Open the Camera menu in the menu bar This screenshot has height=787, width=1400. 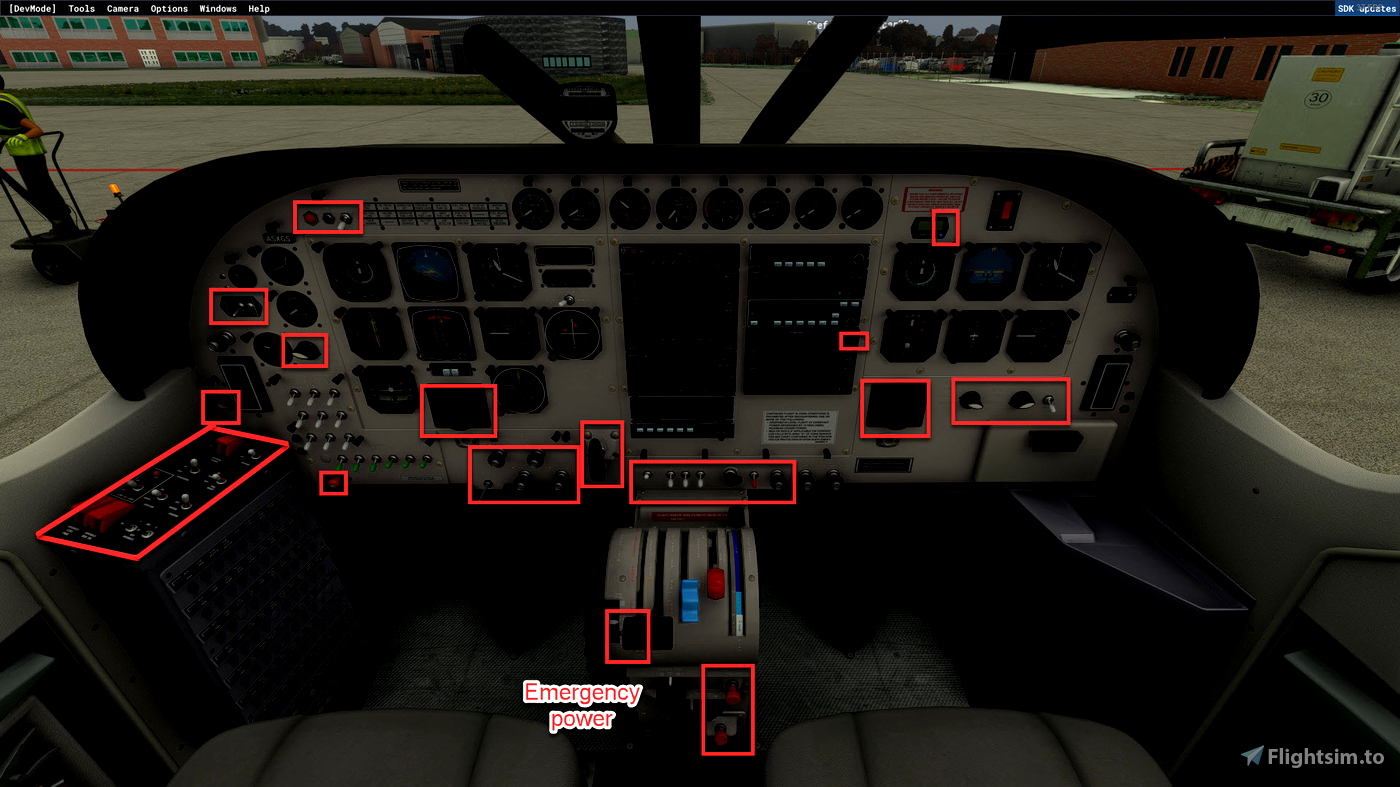[122, 8]
